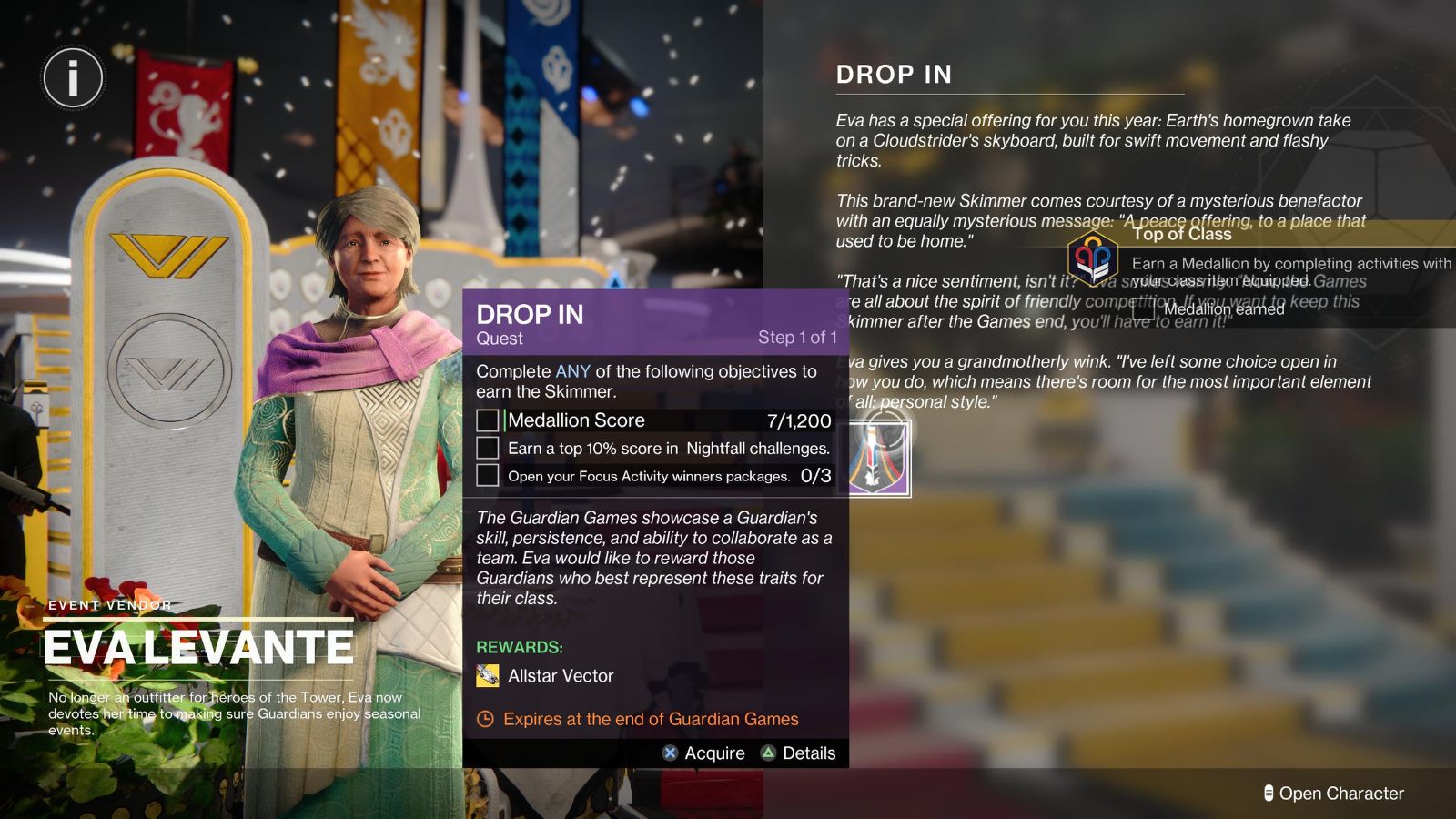This screenshot has width=1456, height=819.
Task: Select the DROP IN lore header on the right
Action: 895,75
